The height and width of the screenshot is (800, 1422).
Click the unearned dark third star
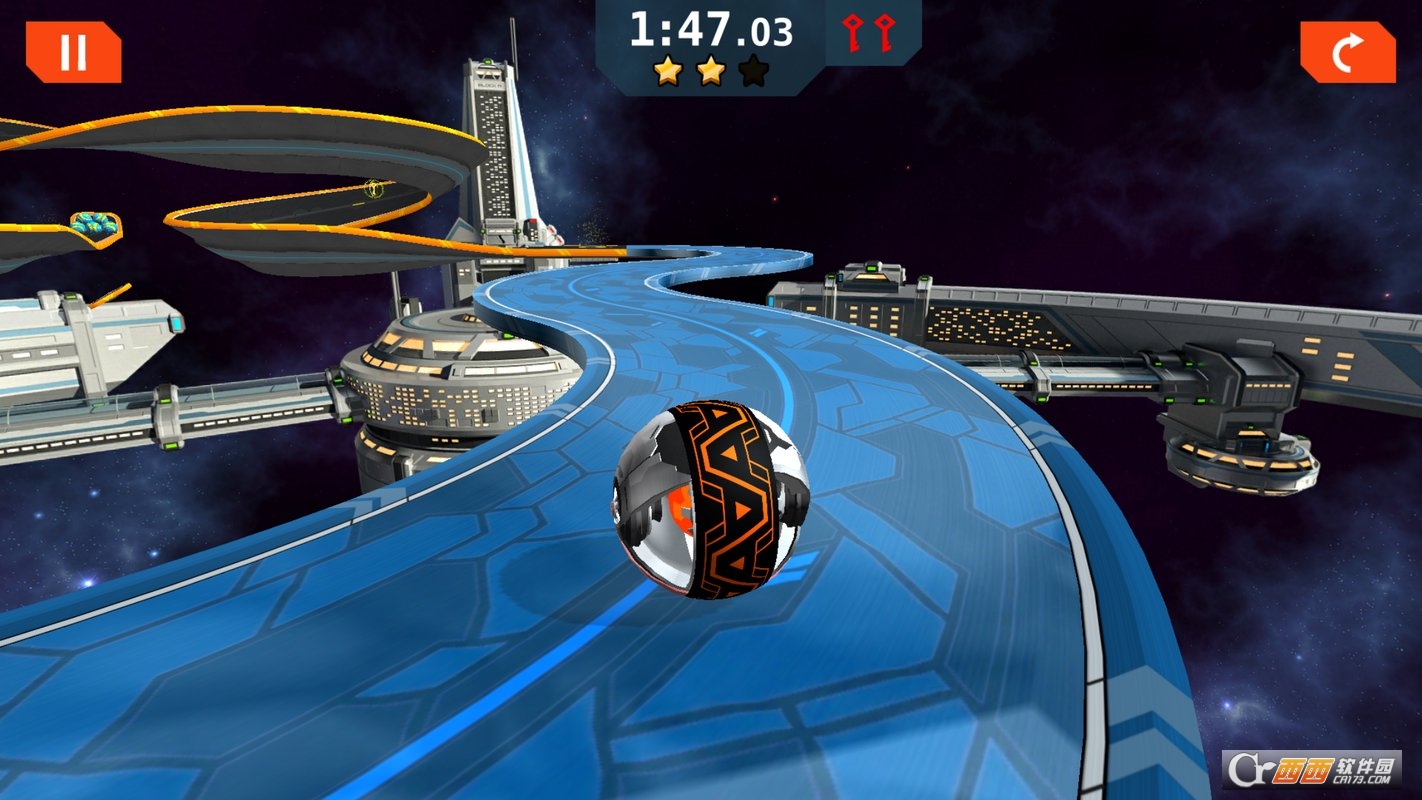pyautogui.click(x=753, y=70)
